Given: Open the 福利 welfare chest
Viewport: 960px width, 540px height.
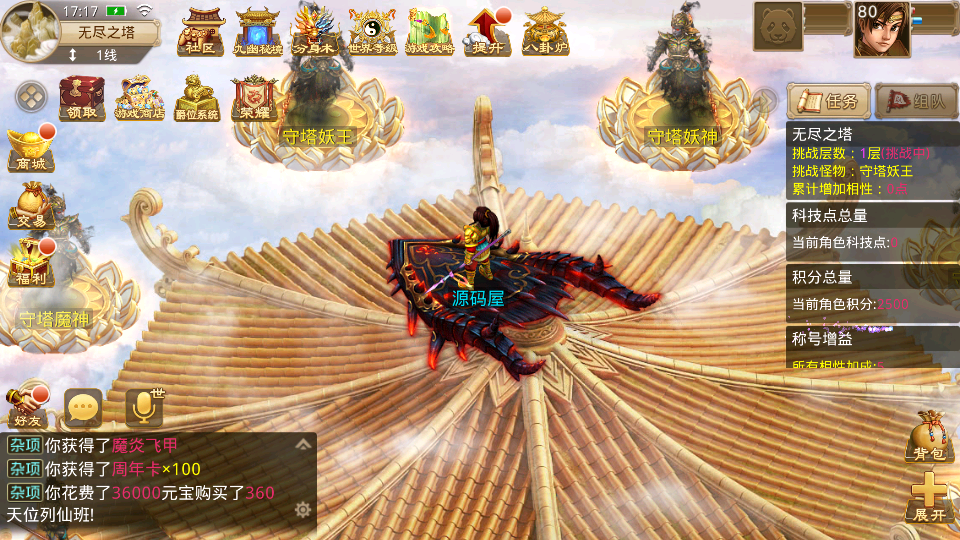Looking at the screenshot, I should [x=27, y=262].
